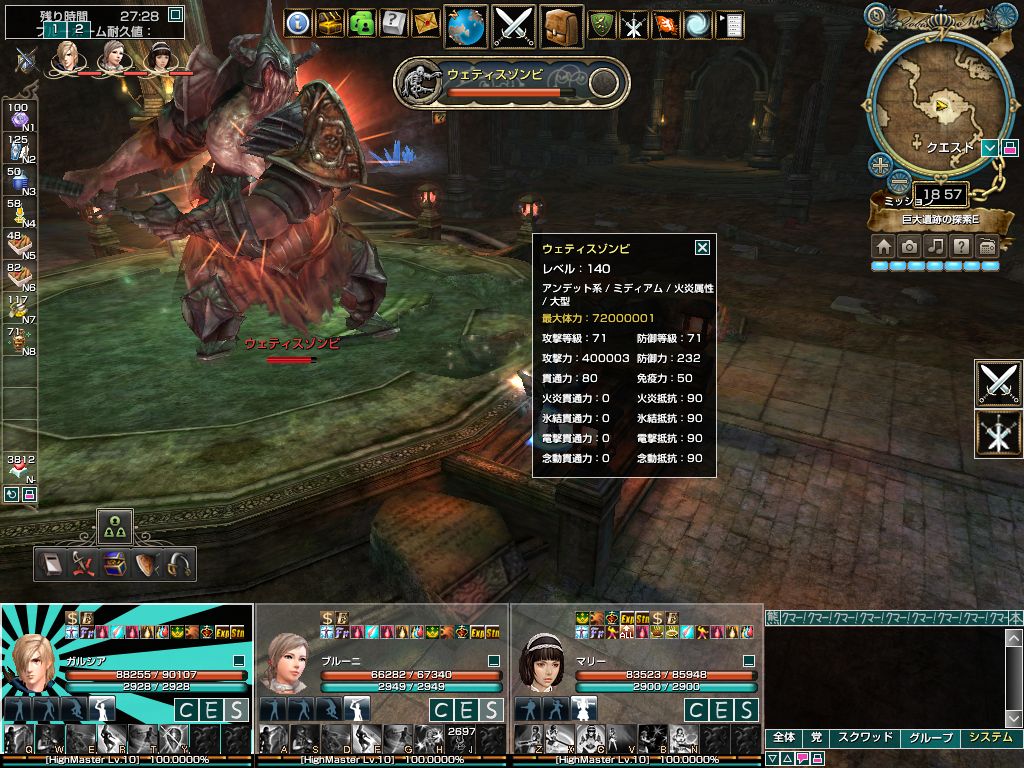Open the brown backpack inventory
The width and height of the screenshot is (1024, 768).
pos(562,25)
